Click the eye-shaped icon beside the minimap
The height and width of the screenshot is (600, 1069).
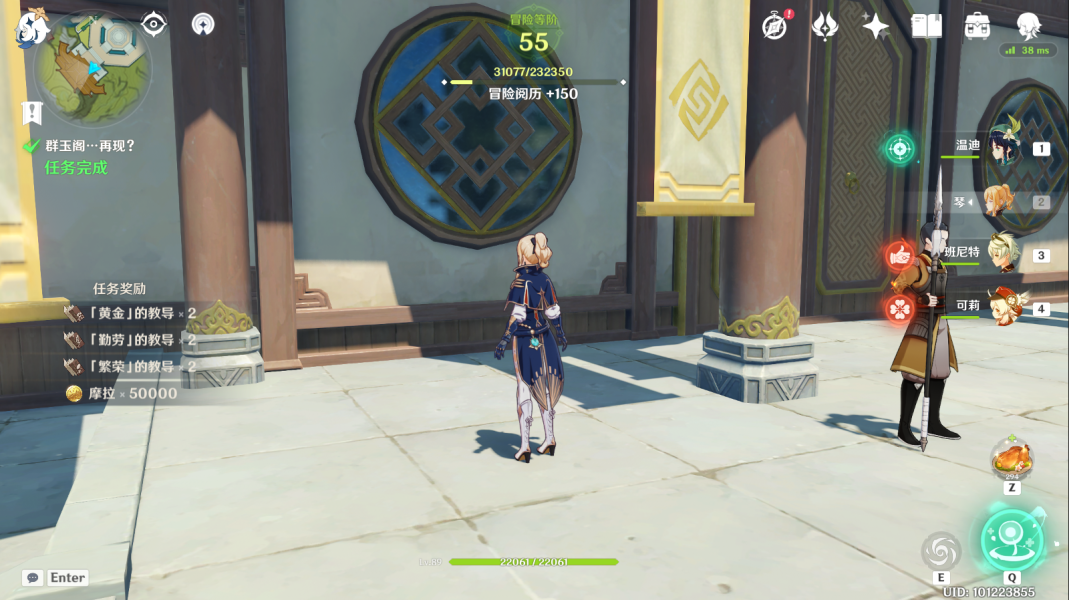[x=154, y=24]
